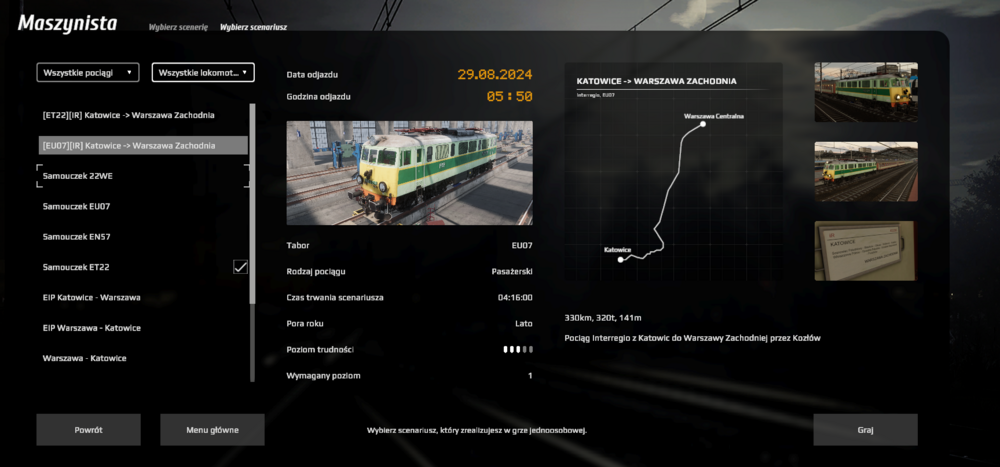Select EIP Katowice - Warszawa scenario

(x=91, y=297)
